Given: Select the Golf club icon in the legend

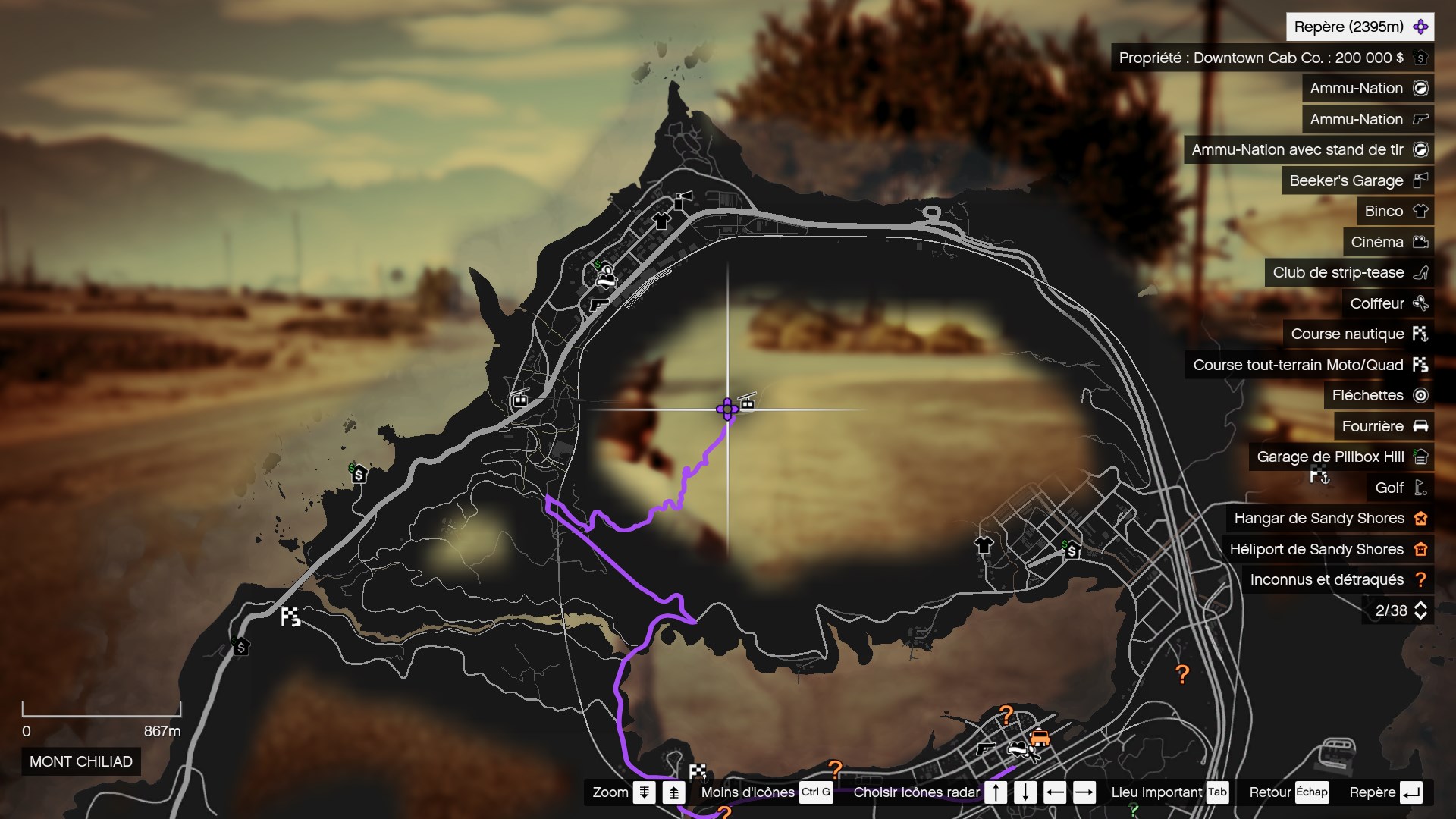Looking at the screenshot, I should tap(1421, 488).
